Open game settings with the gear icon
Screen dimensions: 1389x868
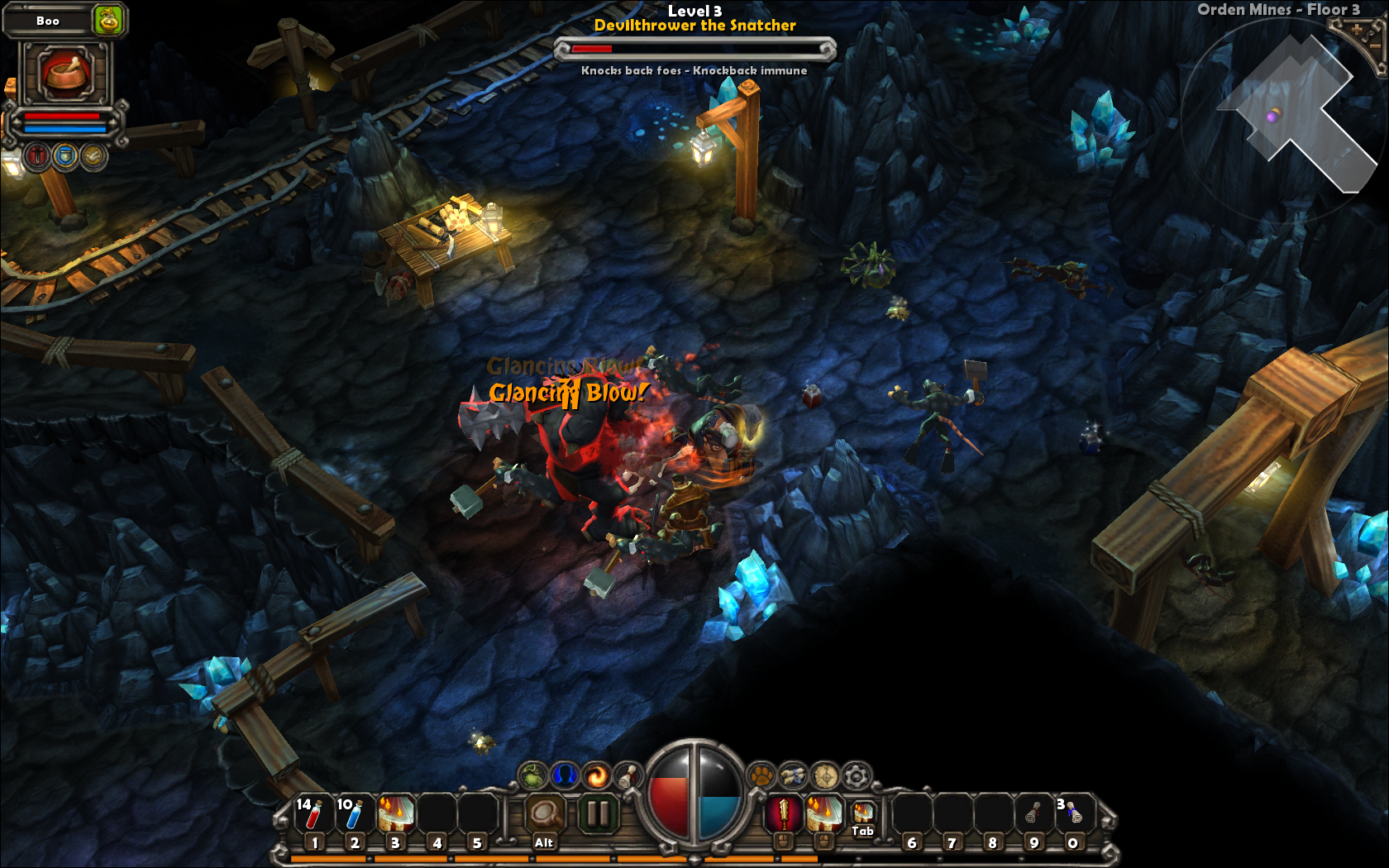(x=855, y=777)
